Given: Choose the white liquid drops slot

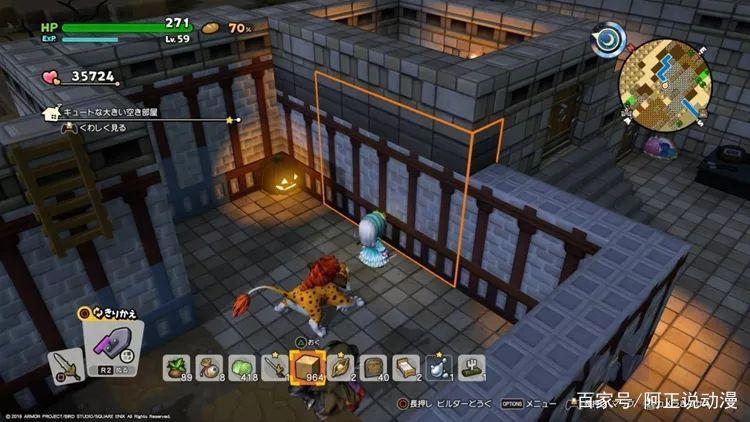Looking at the screenshot, I should 437,368.
